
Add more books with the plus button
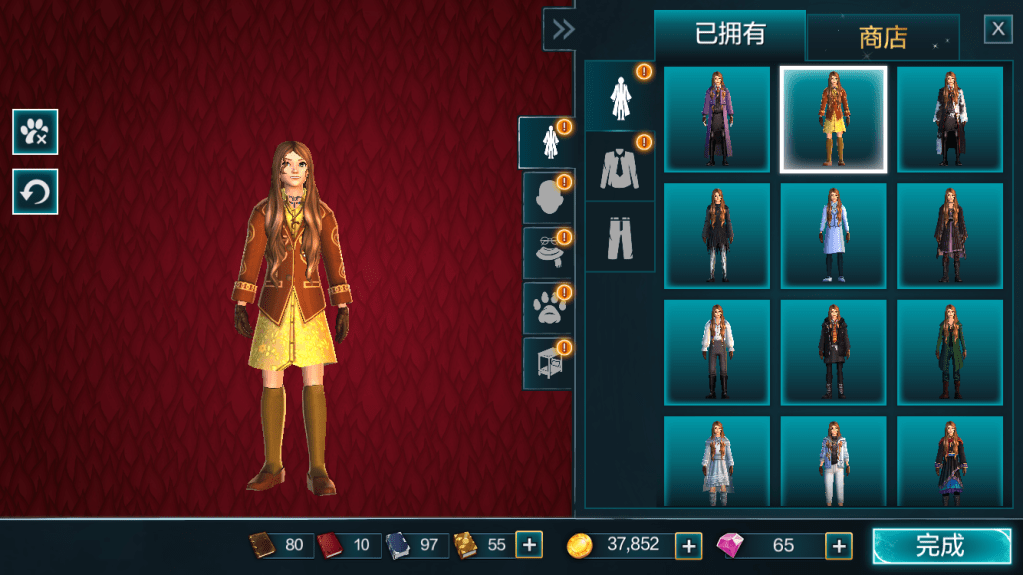[x=529, y=545]
